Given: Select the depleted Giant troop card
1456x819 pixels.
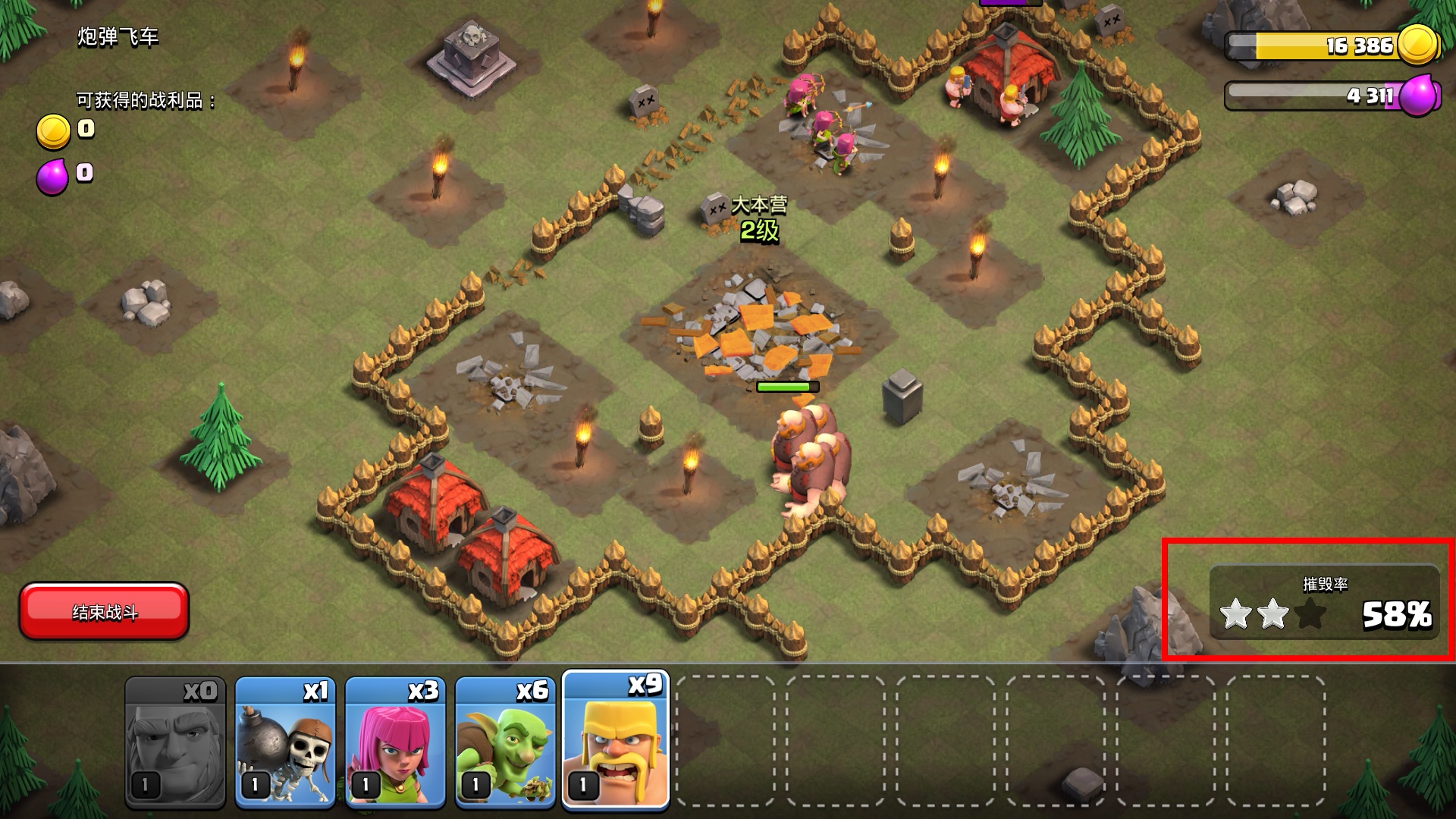Looking at the screenshot, I should pos(175,741).
